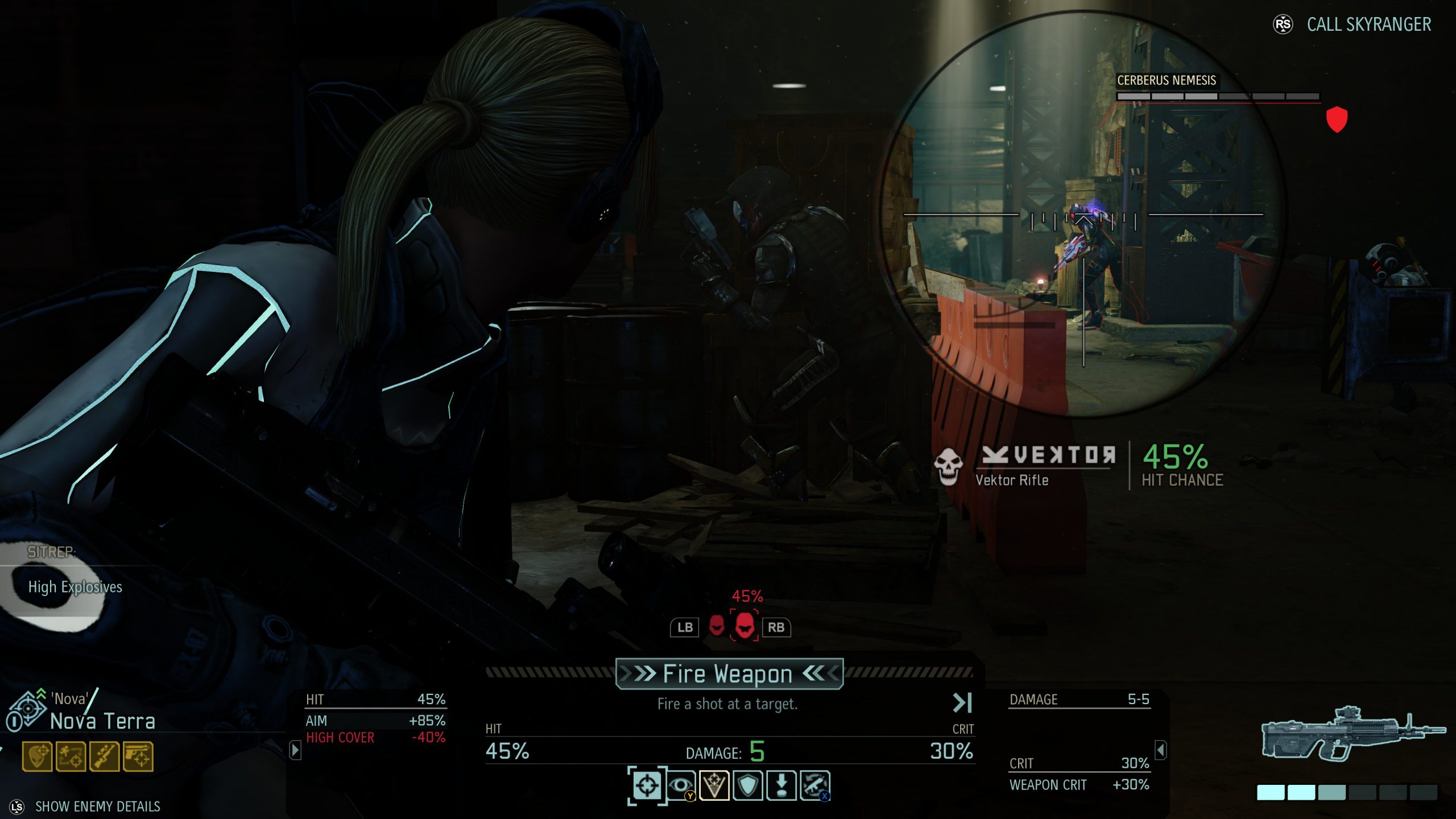Confirm the Fire Weapon action
This screenshot has width=1456, height=819.
point(729,674)
